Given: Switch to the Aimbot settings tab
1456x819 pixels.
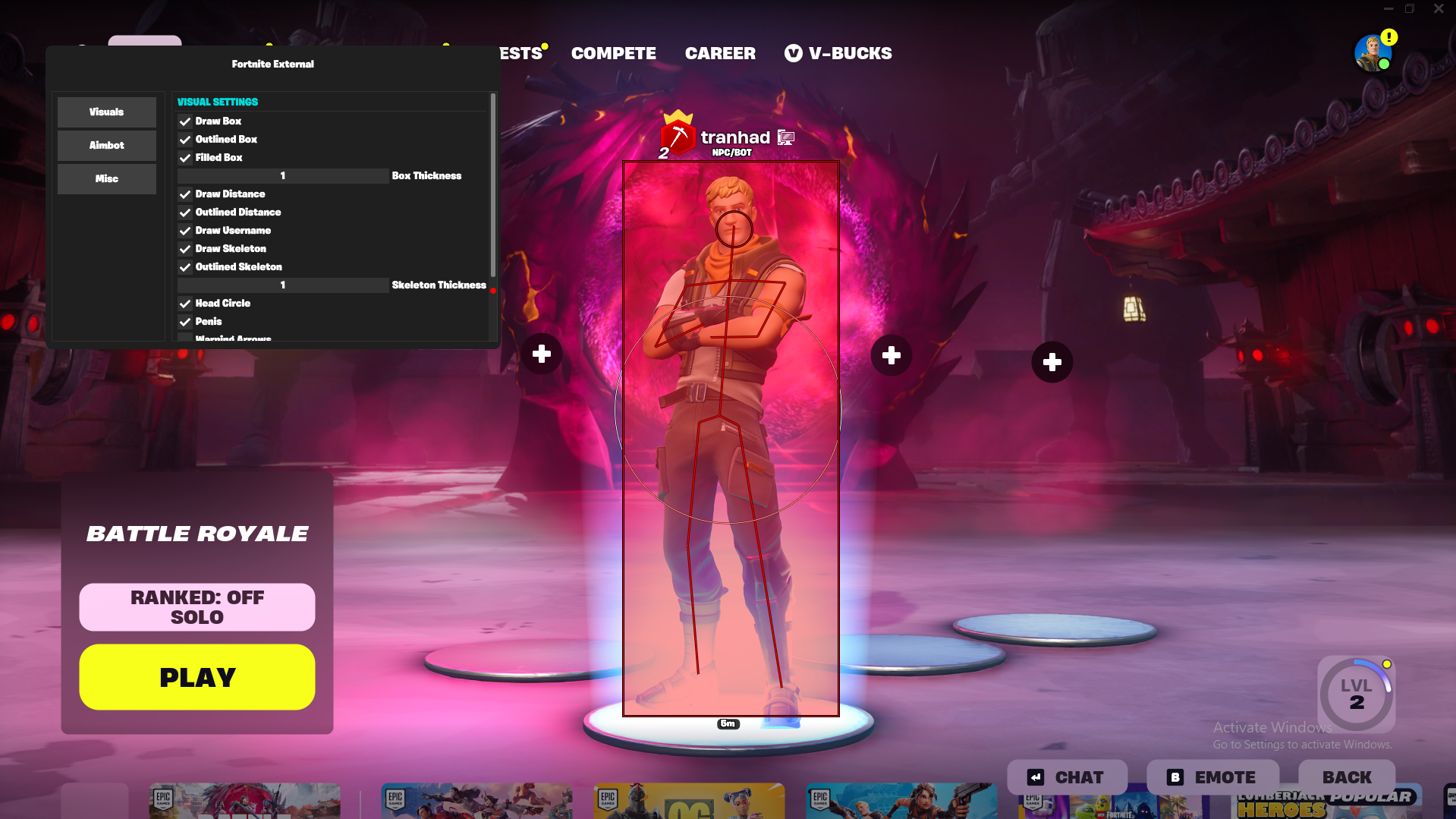Looking at the screenshot, I should coord(106,145).
